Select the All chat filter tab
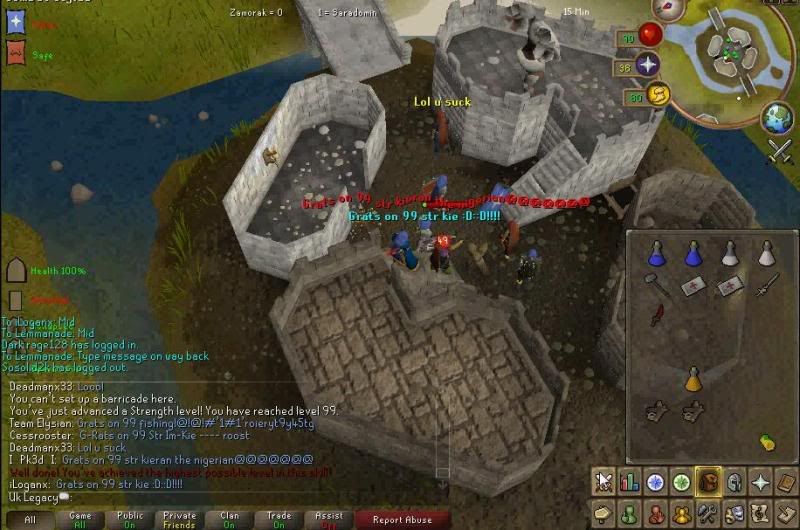The height and width of the screenshot is (530, 800). [30, 519]
